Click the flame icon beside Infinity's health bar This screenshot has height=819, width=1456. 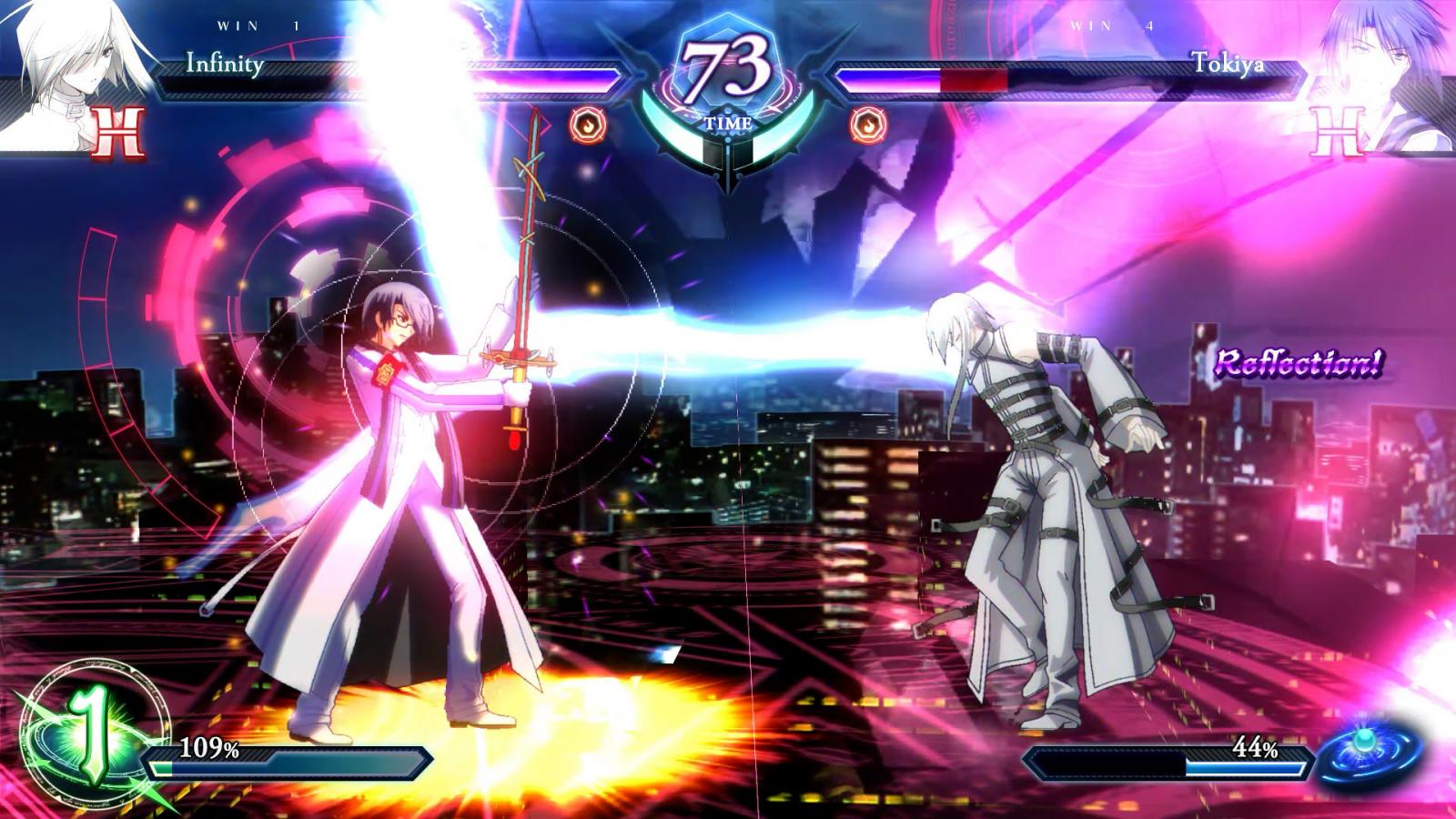pos(586,125)
